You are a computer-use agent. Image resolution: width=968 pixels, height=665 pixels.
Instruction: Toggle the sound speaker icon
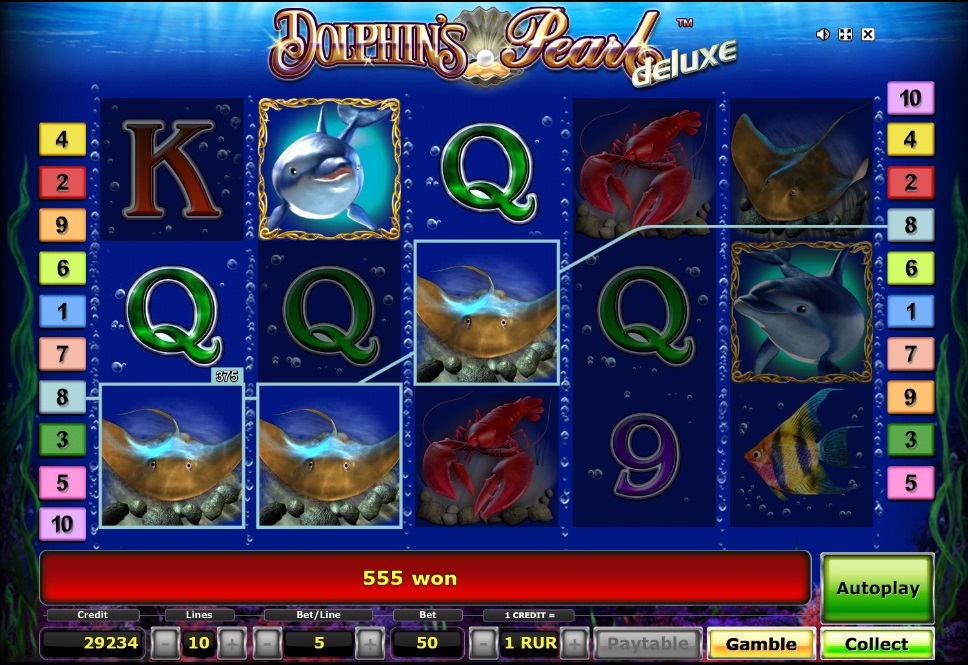pyautogui.click(x=823, y=34)
